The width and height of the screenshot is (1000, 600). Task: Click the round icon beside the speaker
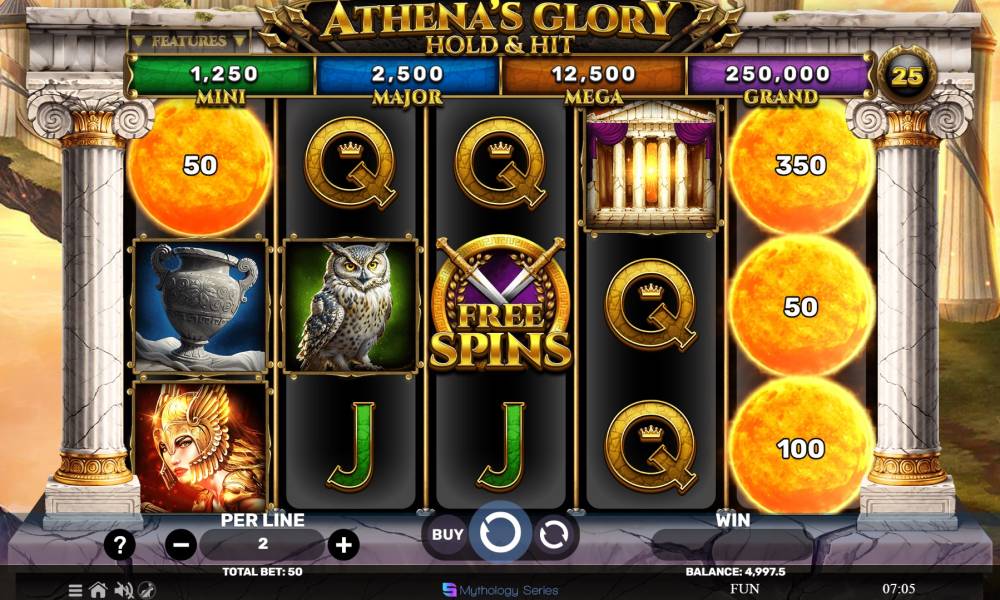(x=147, y=590)
